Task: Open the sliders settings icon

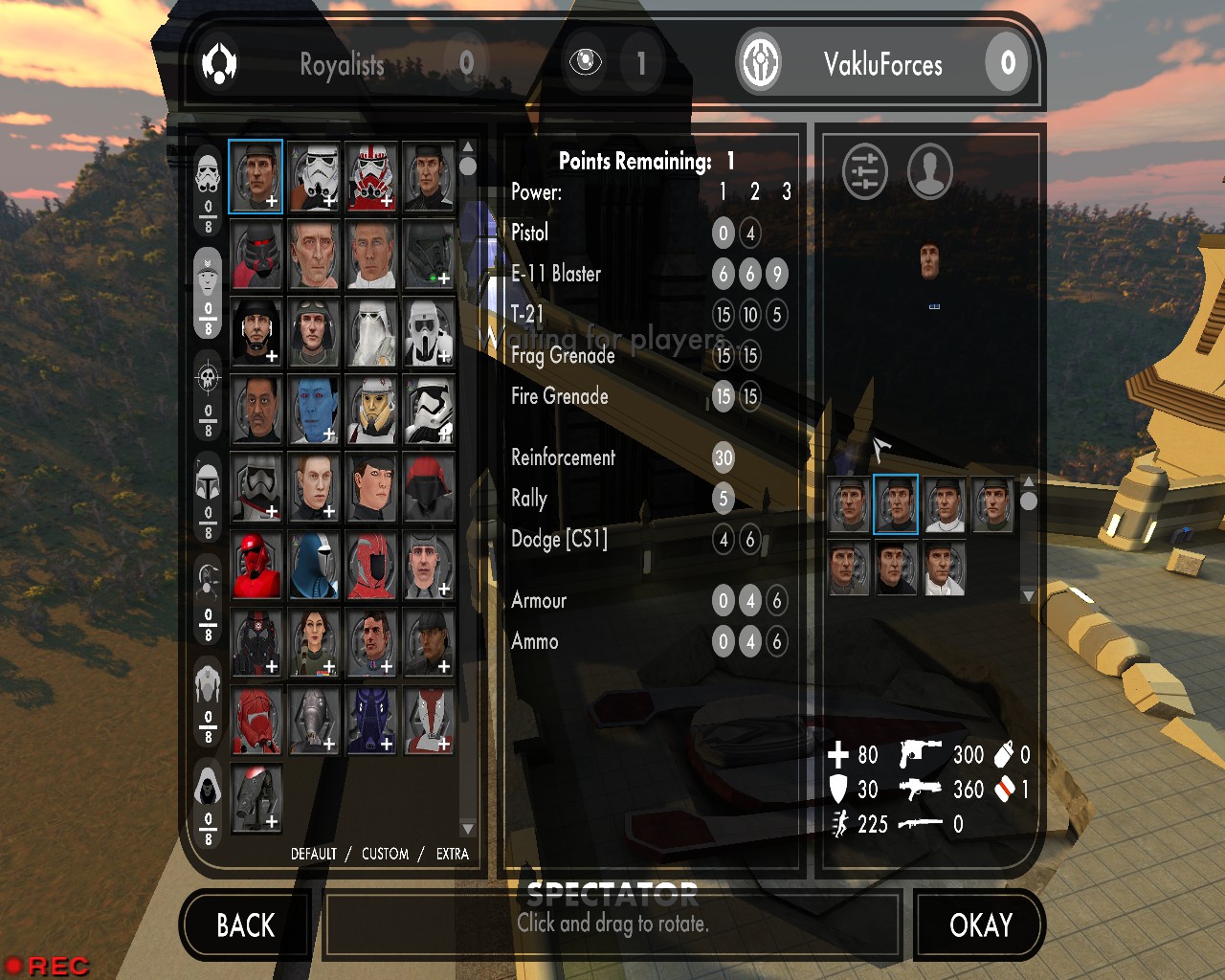Action: coord(864,173)
